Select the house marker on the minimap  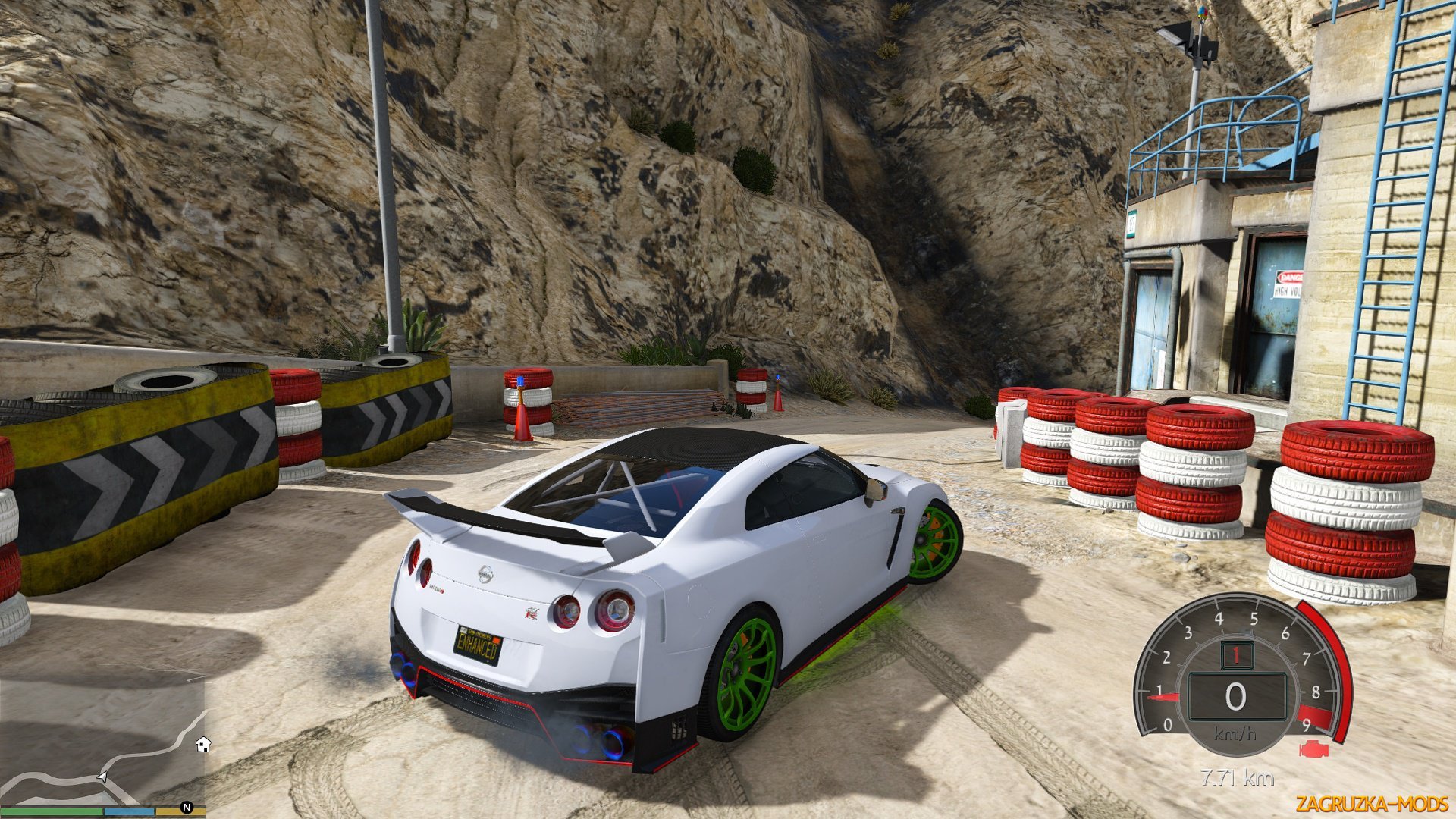[x=202, y=744]
